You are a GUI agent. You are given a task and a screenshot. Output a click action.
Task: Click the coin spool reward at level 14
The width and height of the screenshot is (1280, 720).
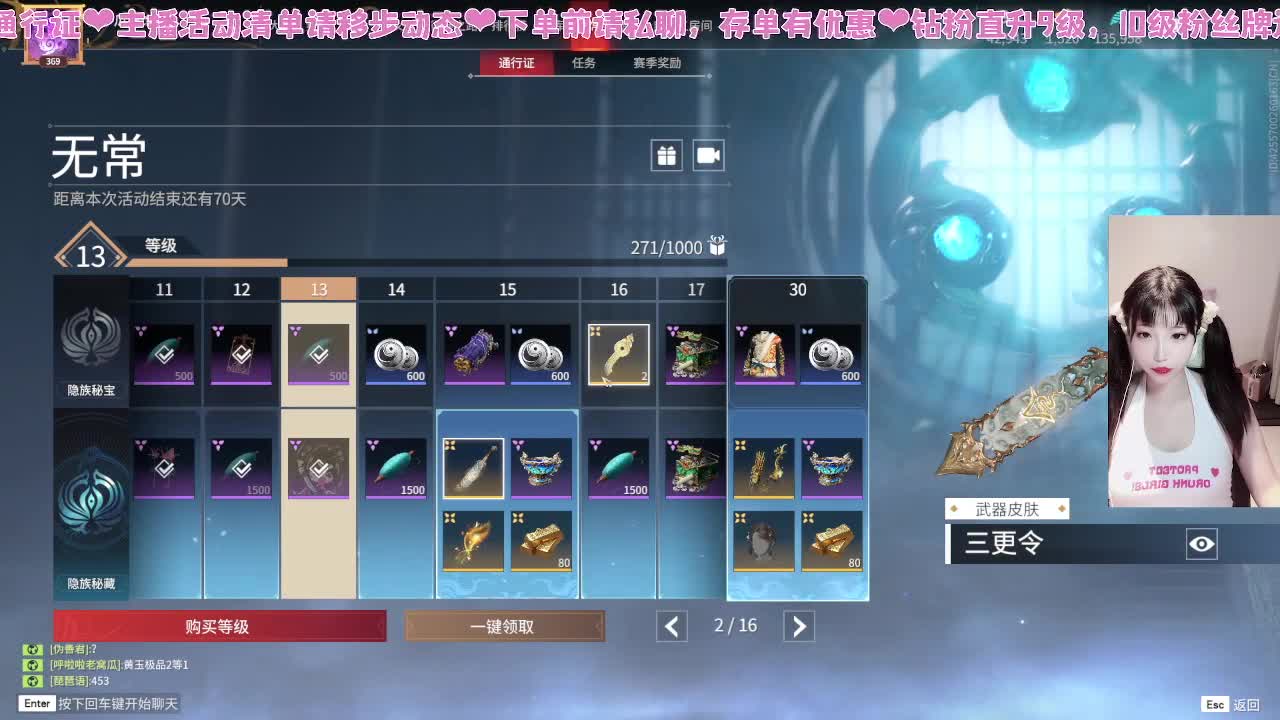[395, 354]
